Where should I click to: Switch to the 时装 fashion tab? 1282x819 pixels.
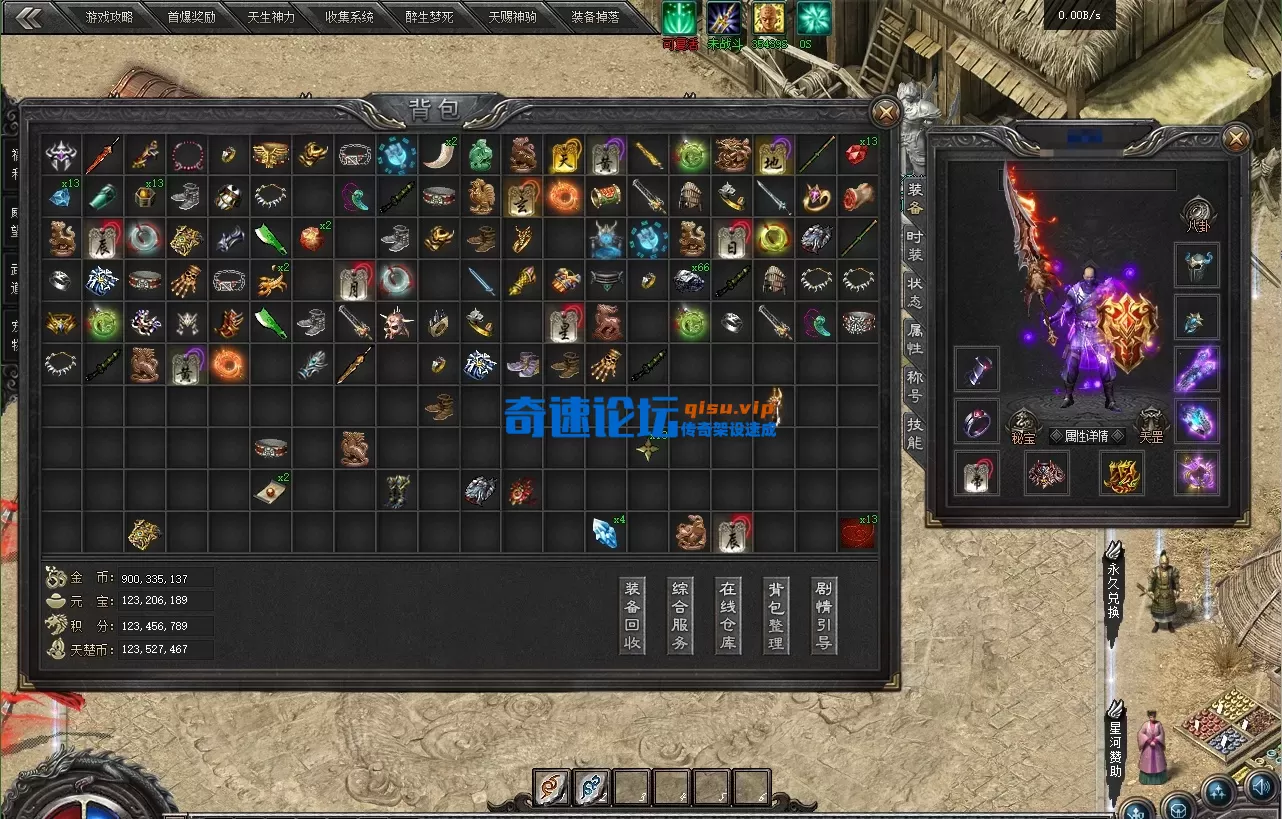(915, 246)
